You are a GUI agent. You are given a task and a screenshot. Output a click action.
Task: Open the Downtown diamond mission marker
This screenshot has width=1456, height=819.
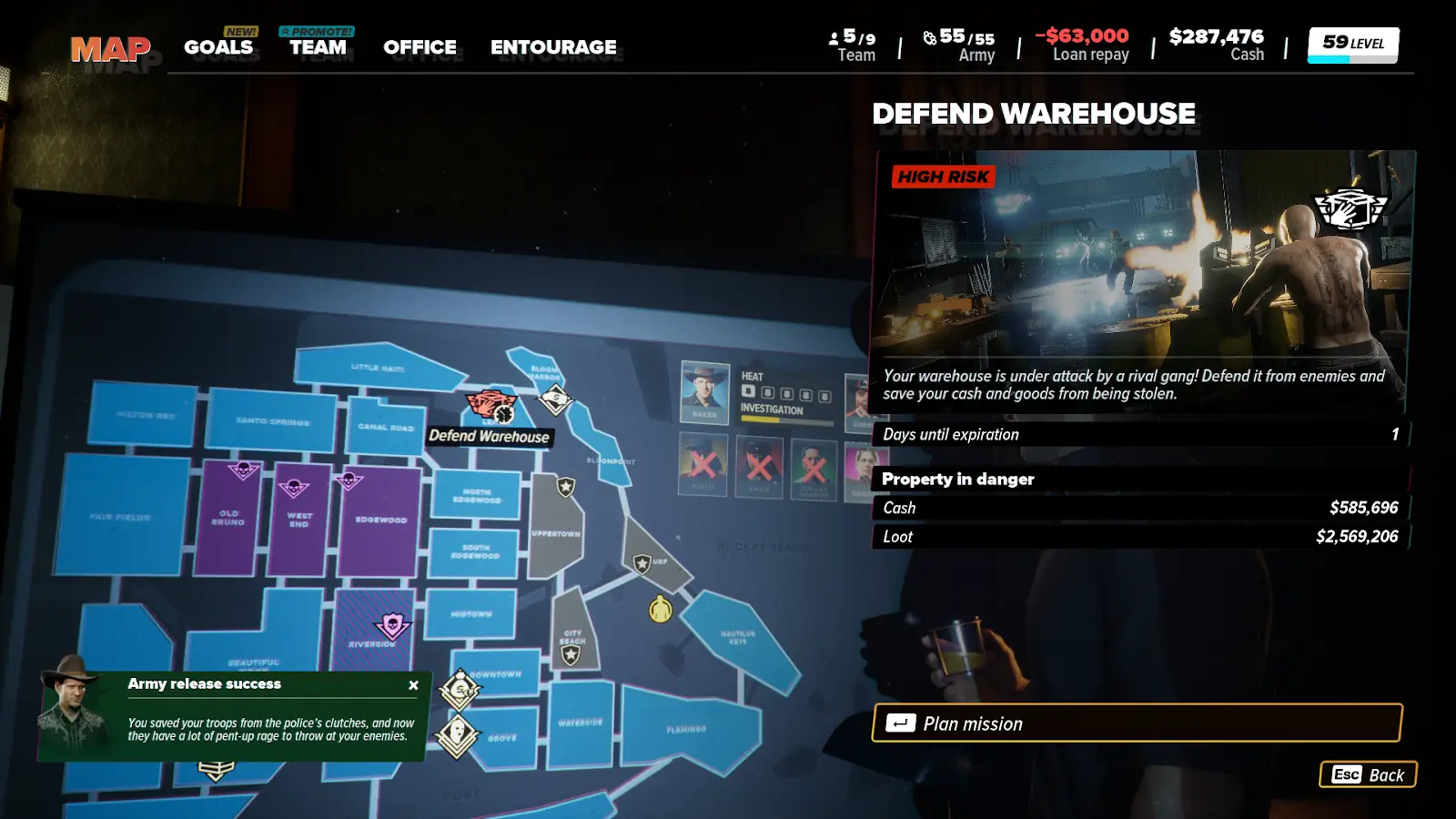460,691
